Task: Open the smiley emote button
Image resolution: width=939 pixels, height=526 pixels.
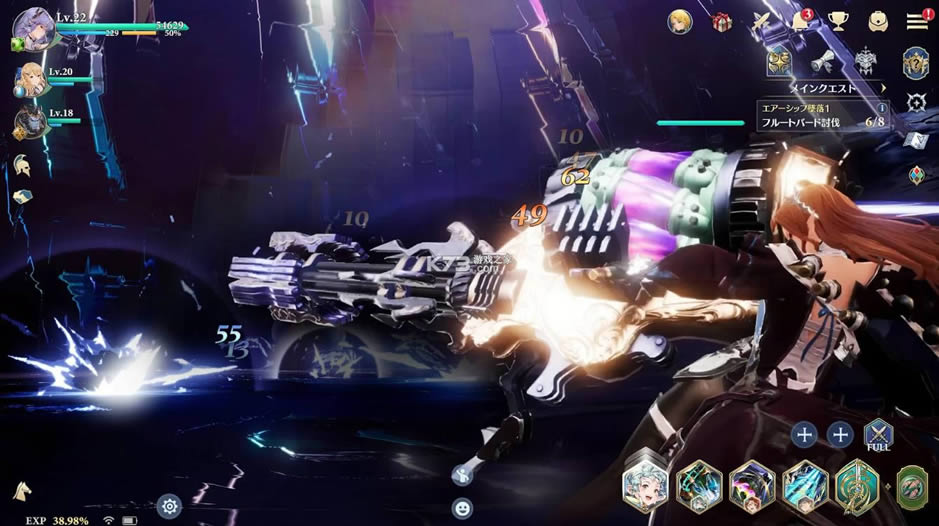Action: [x=461, y=506]
